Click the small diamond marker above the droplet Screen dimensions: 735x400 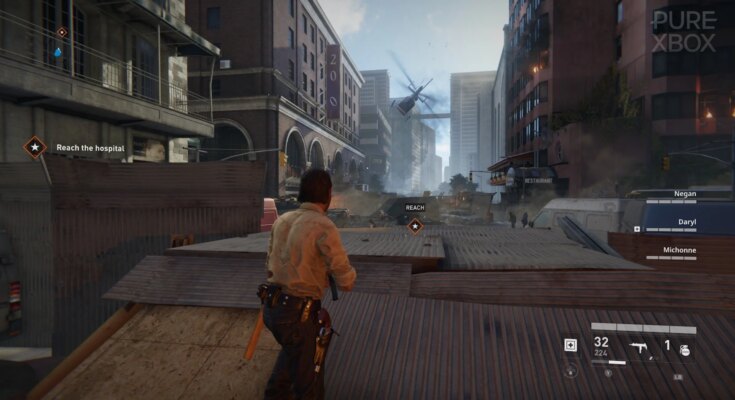62,32
